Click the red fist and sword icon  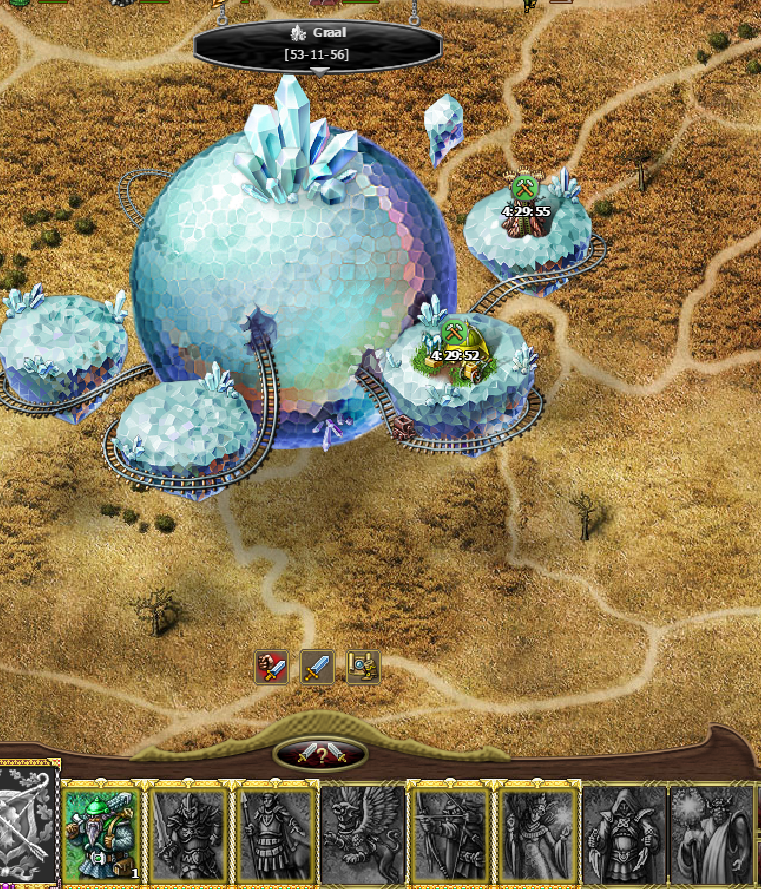(272, 666)
